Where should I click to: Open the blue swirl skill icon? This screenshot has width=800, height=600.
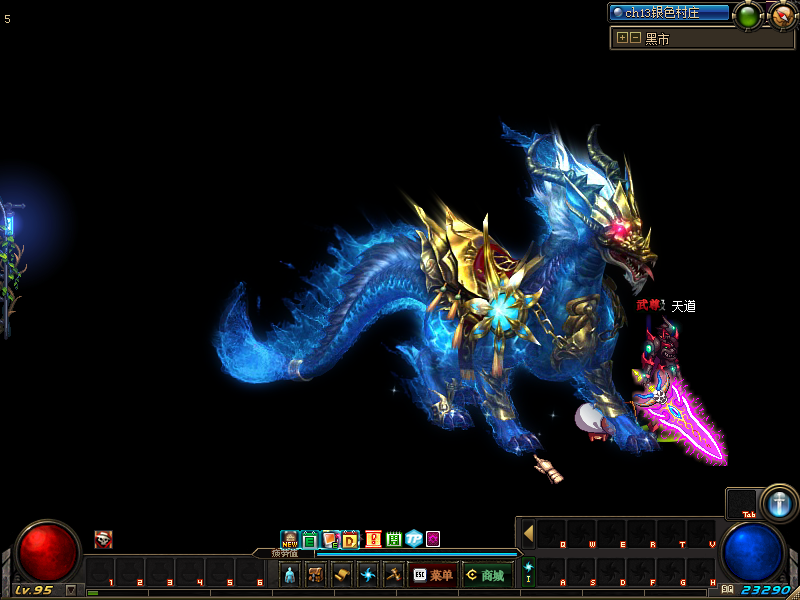click(x=368, y=575)
